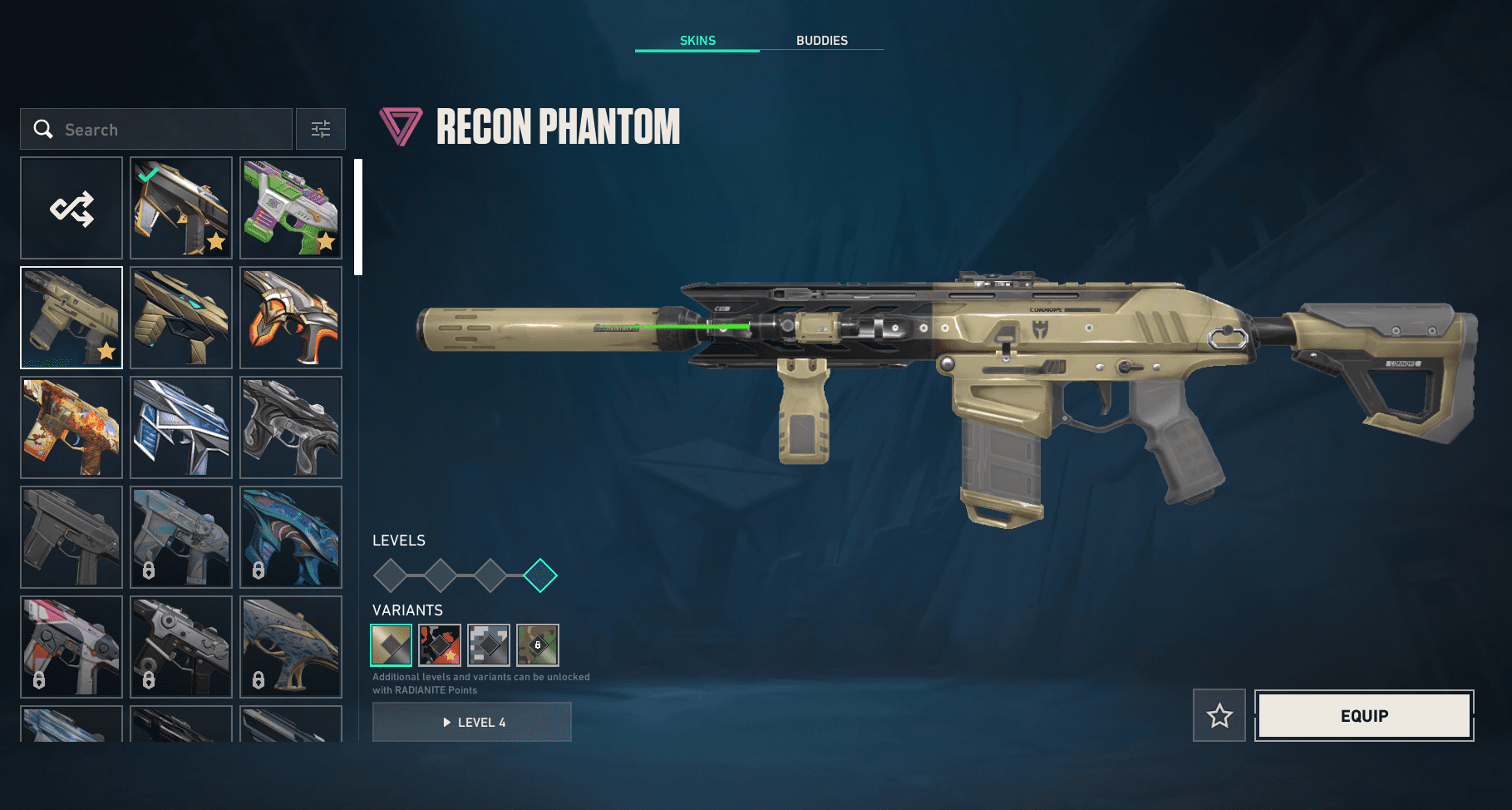
Task: Choose the random skin shuffle tile
Action: coord(71,208)
